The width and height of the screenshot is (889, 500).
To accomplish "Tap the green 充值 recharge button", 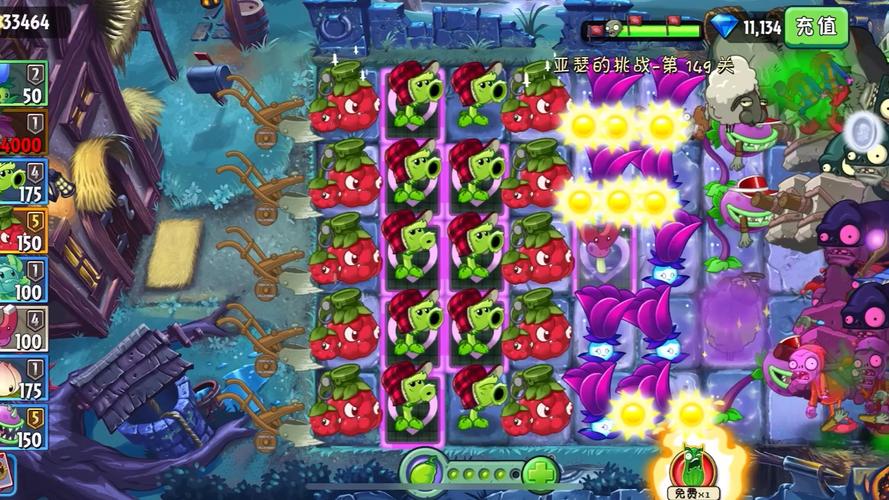I will (816, 27).
